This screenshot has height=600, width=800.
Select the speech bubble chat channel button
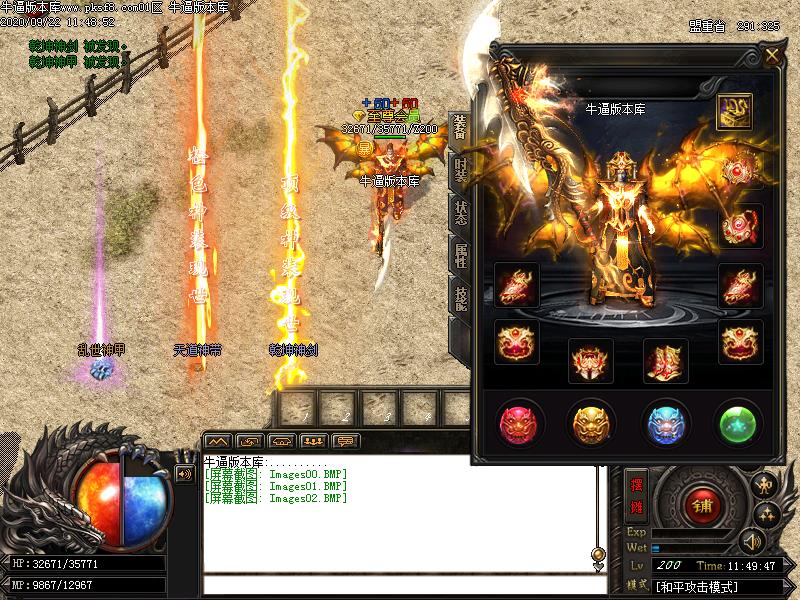click(348, 441)
